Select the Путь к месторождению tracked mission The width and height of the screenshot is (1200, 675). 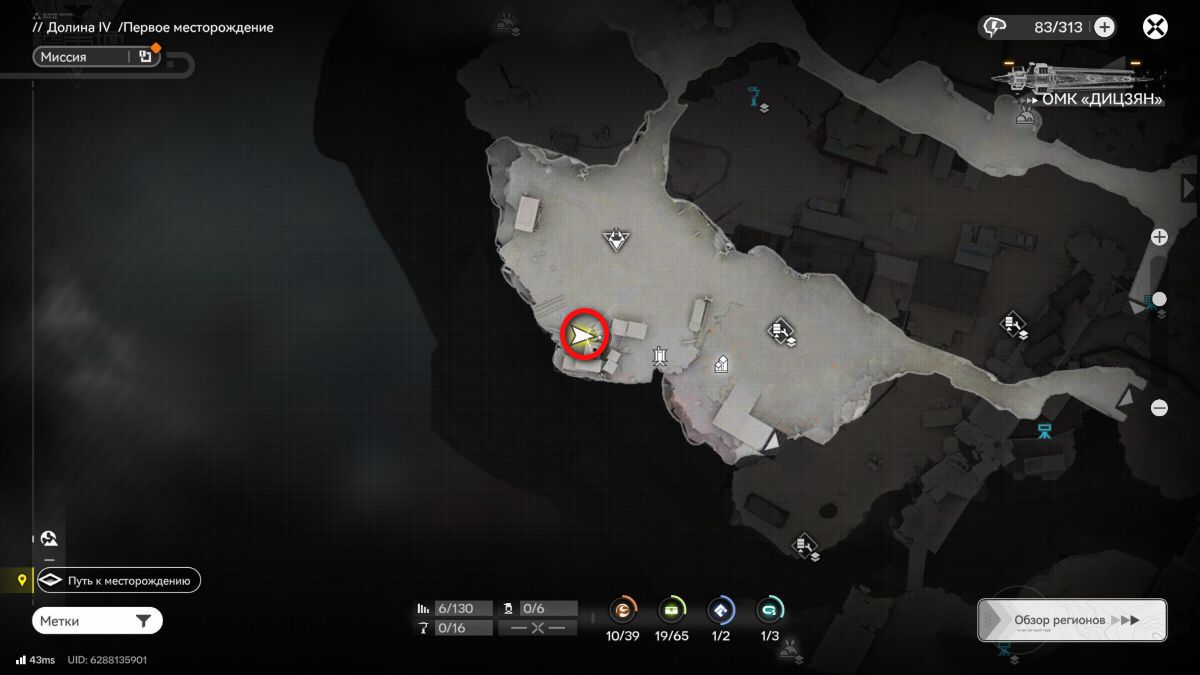tap(119, 580)
